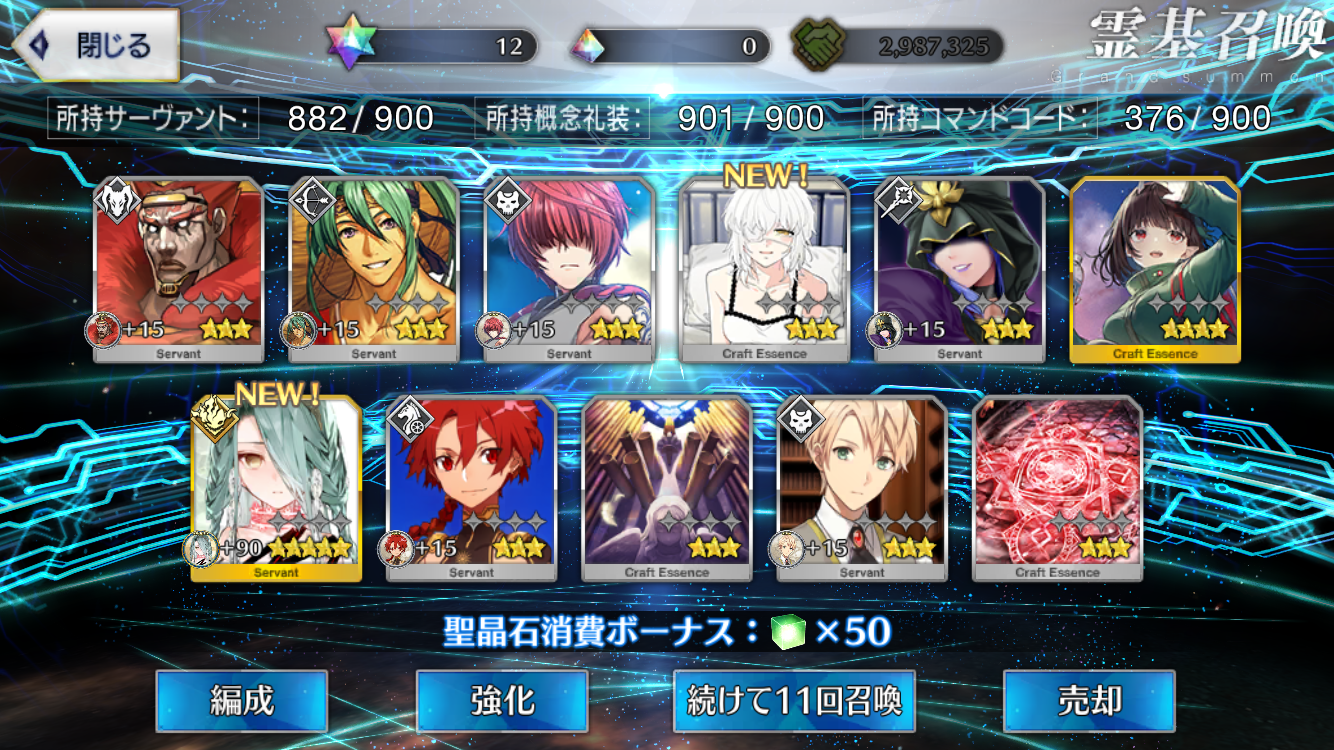Viewport: 1334px width, 750px height.
Task: View the pipe organ craft essence card
Action: (x=667, y=488)
